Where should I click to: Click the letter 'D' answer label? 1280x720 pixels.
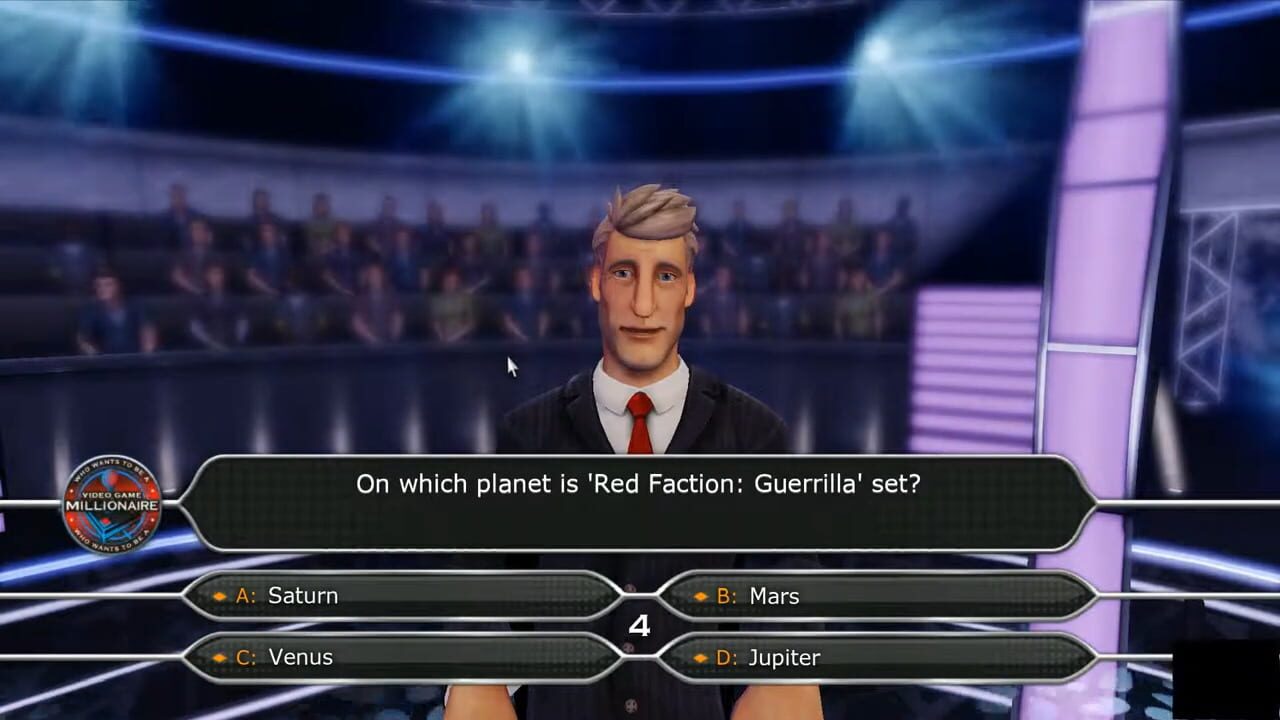[x=724, y=657]
